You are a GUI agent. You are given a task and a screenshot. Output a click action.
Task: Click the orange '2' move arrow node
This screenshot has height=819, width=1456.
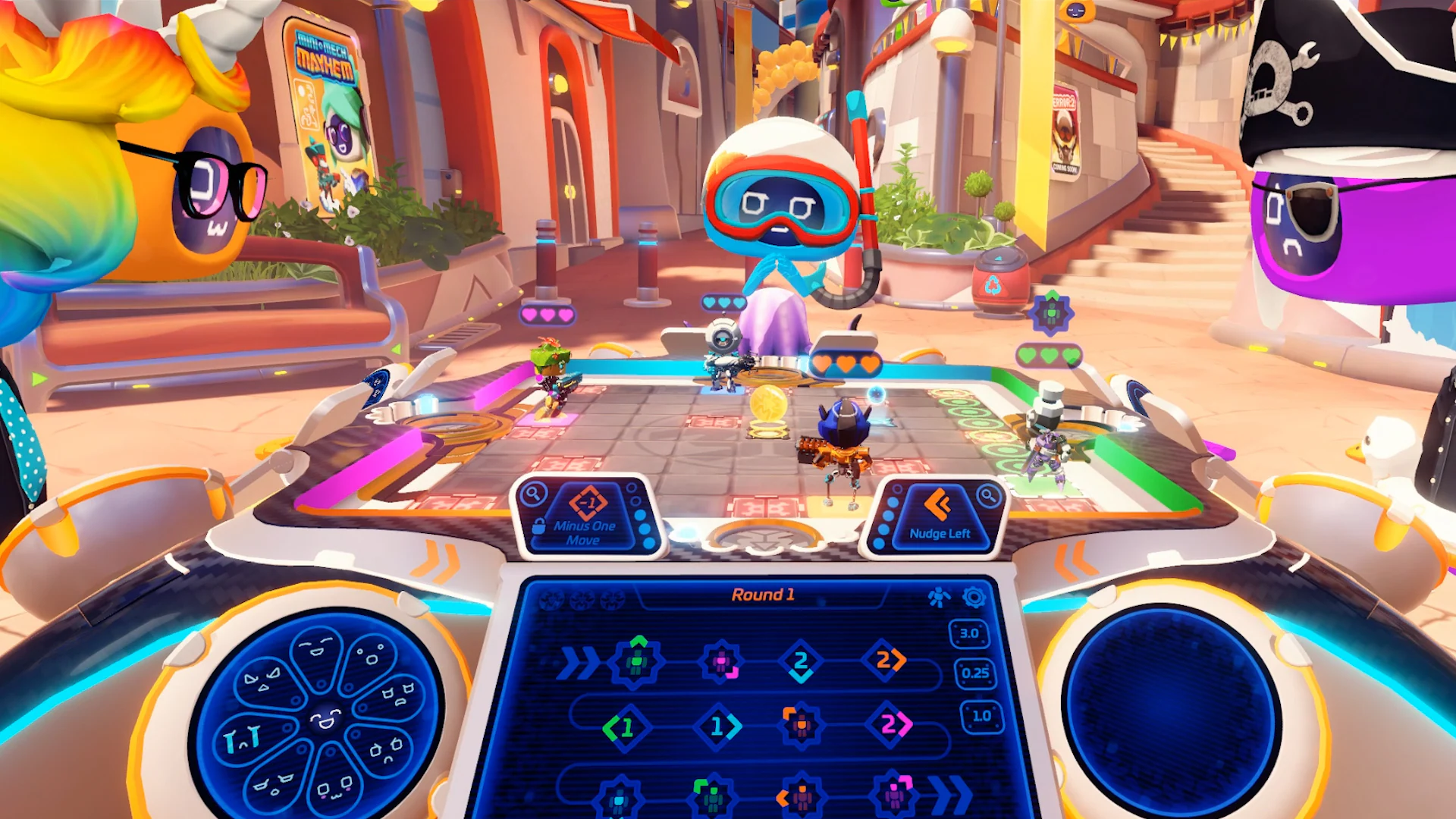886,661
